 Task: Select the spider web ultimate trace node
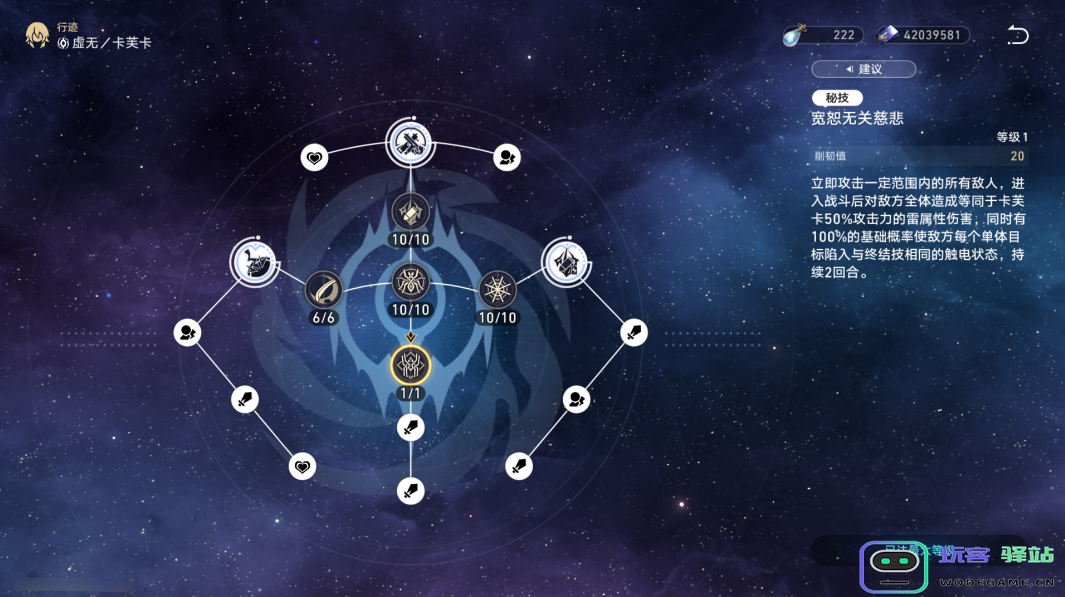coord(497,290)
